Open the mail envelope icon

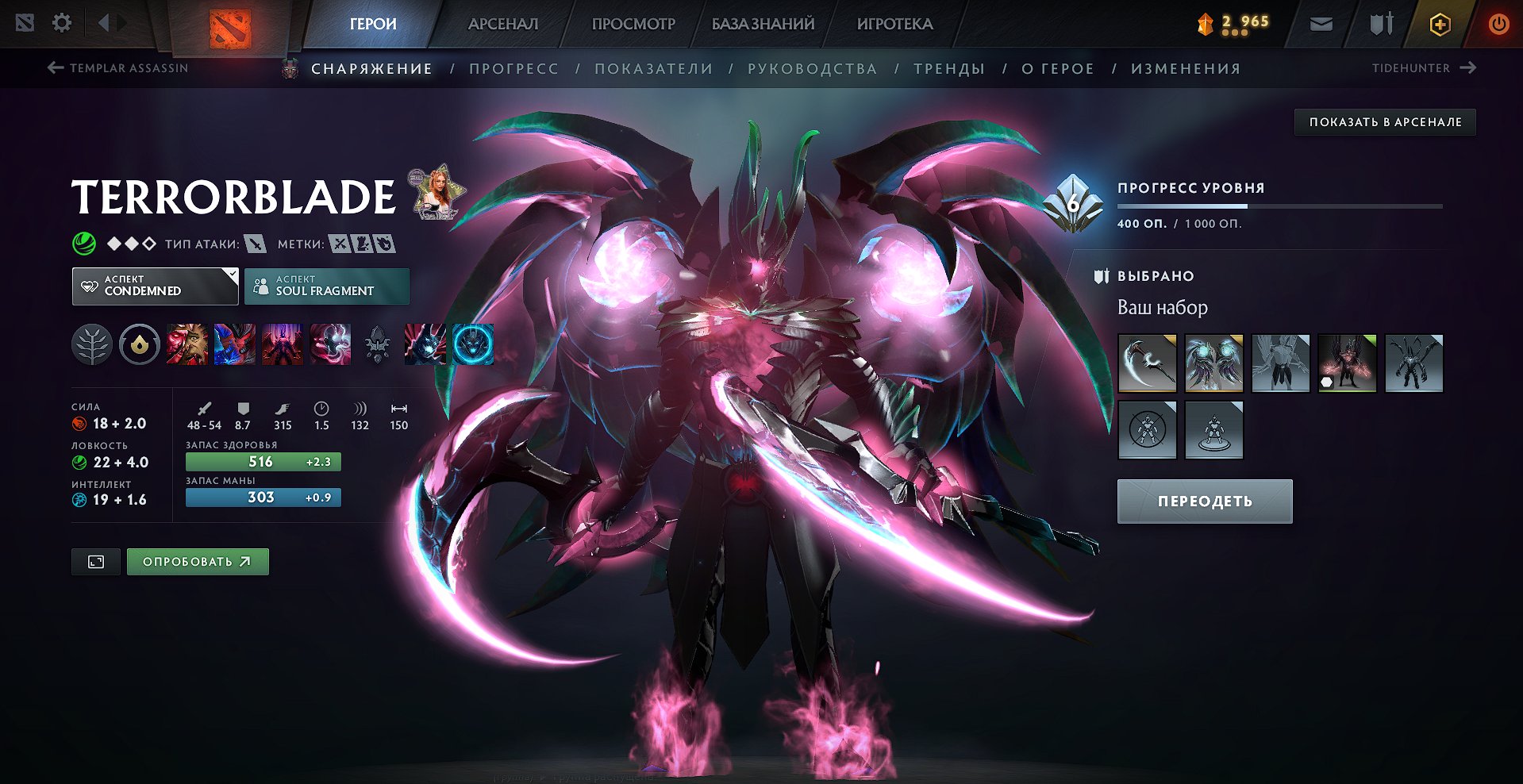point(1321,24)
